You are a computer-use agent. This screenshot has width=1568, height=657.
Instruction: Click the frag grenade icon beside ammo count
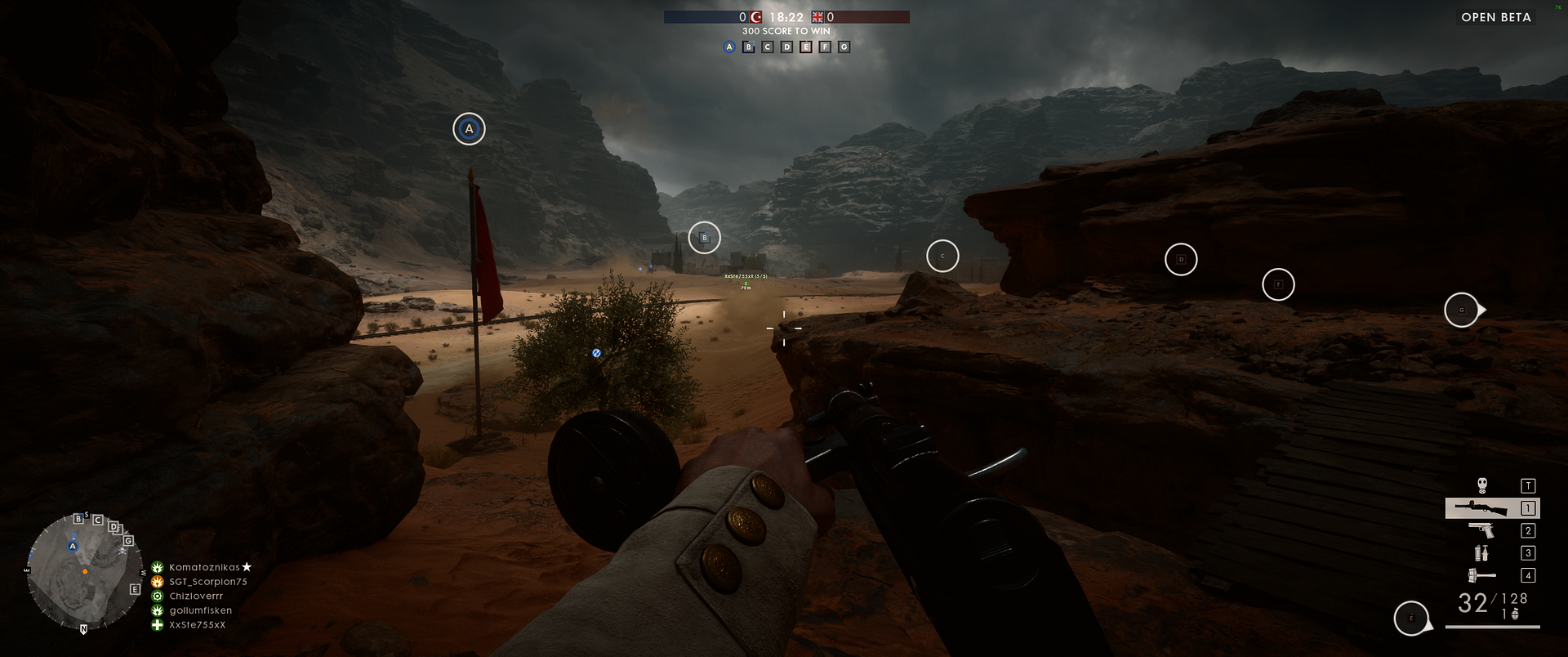pyautogui.click(x=1515, y=615)
